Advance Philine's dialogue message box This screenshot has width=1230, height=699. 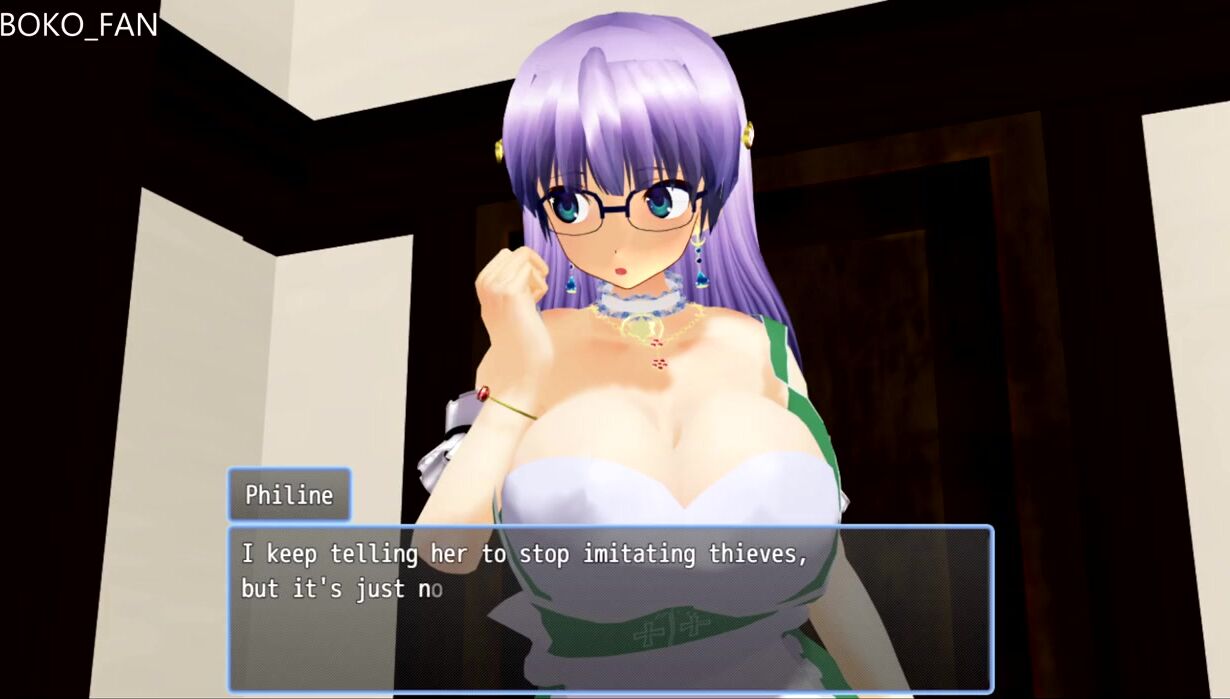coord(610,608)
